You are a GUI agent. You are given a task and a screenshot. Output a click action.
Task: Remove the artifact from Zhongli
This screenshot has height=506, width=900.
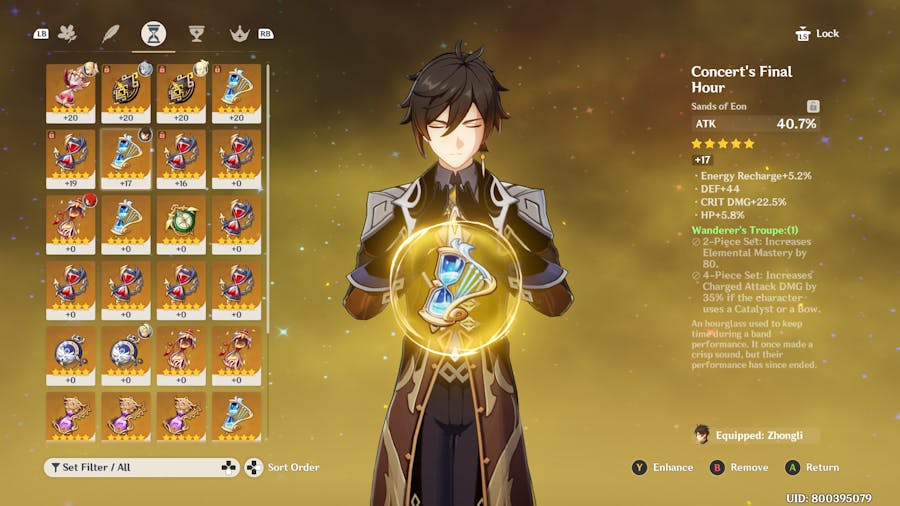(739, 467)
